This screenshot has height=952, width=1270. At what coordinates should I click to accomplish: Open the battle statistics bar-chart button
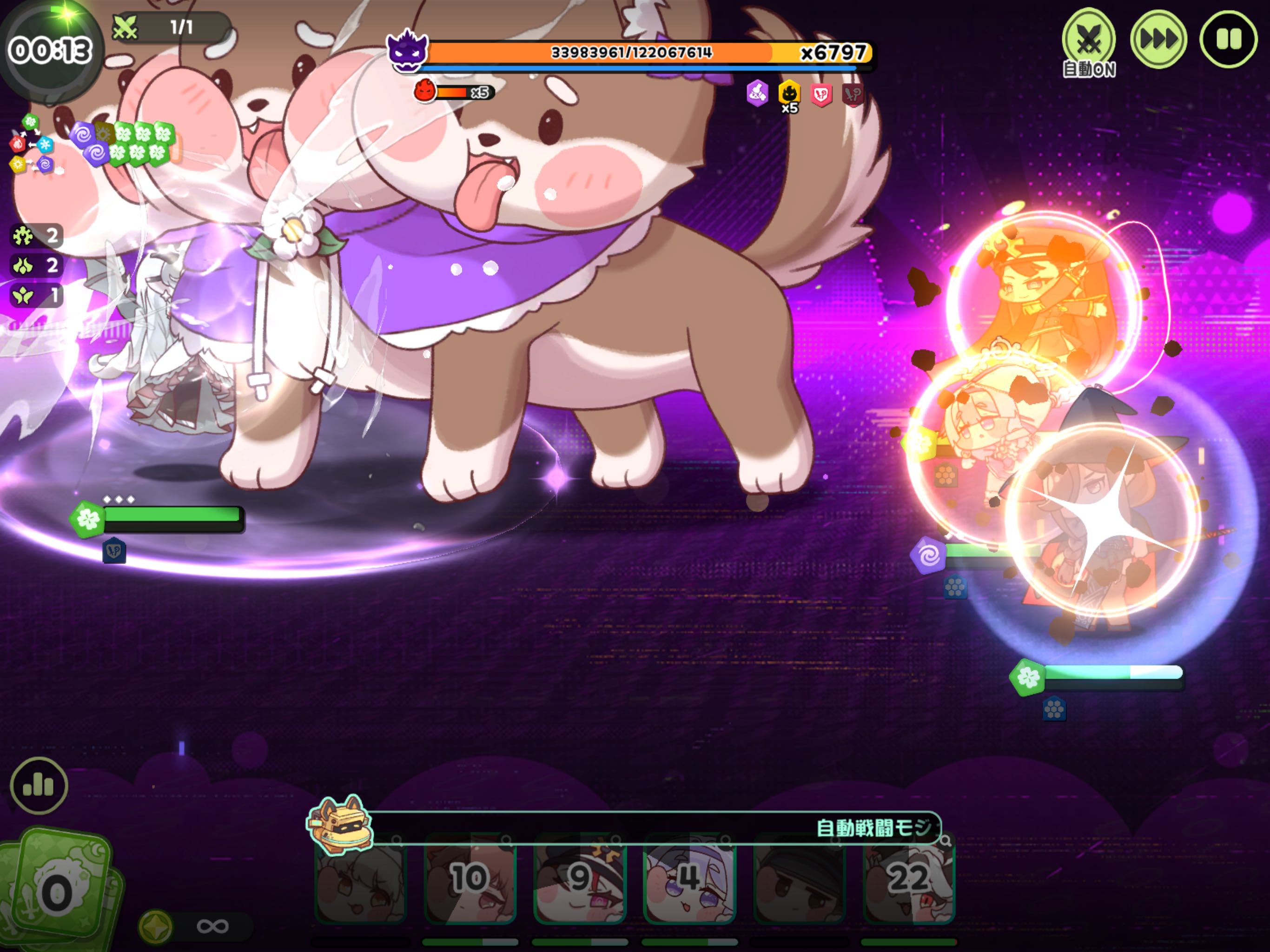pos(39,785)
